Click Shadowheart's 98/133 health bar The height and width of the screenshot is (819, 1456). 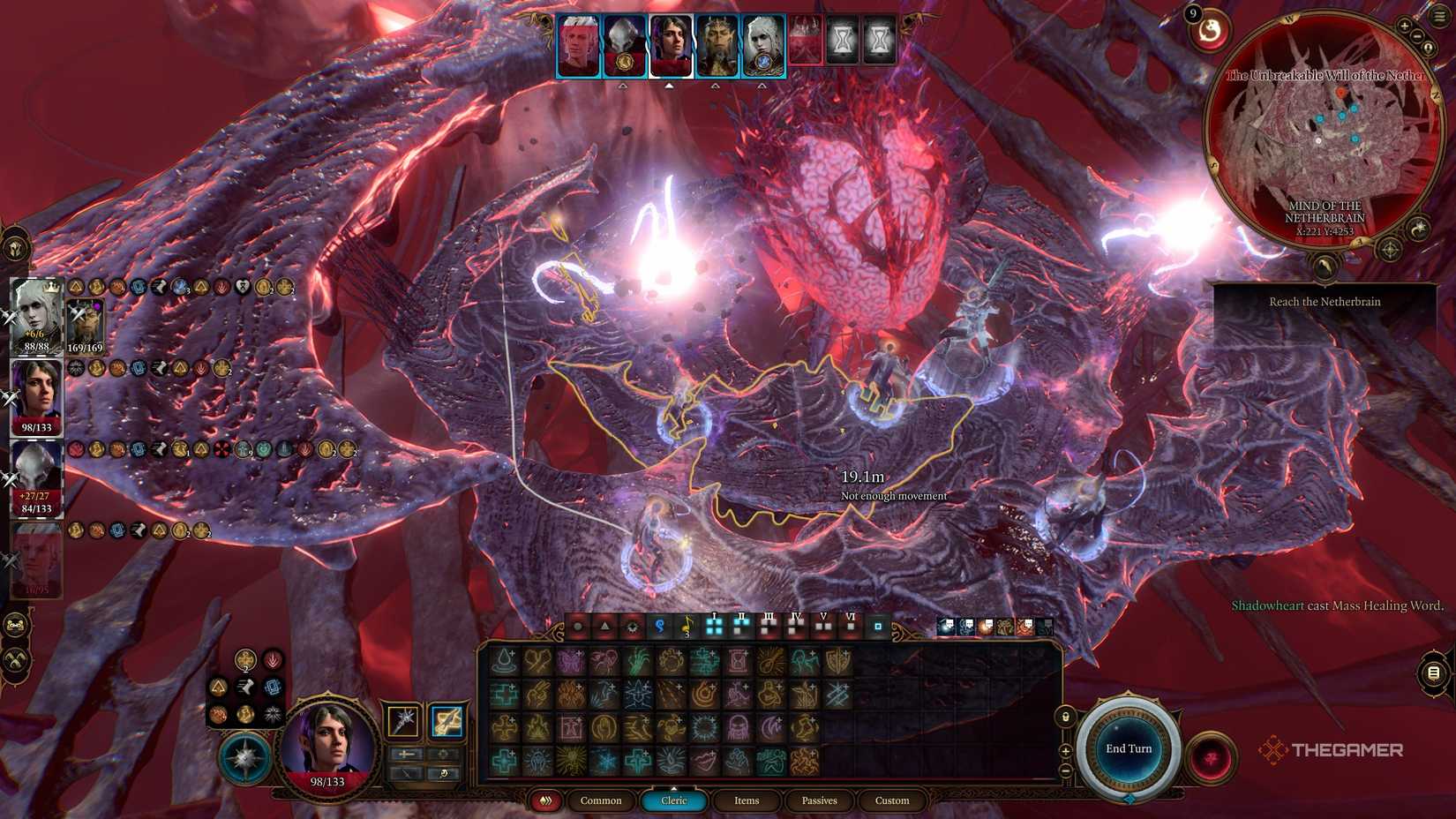(36, 426)
